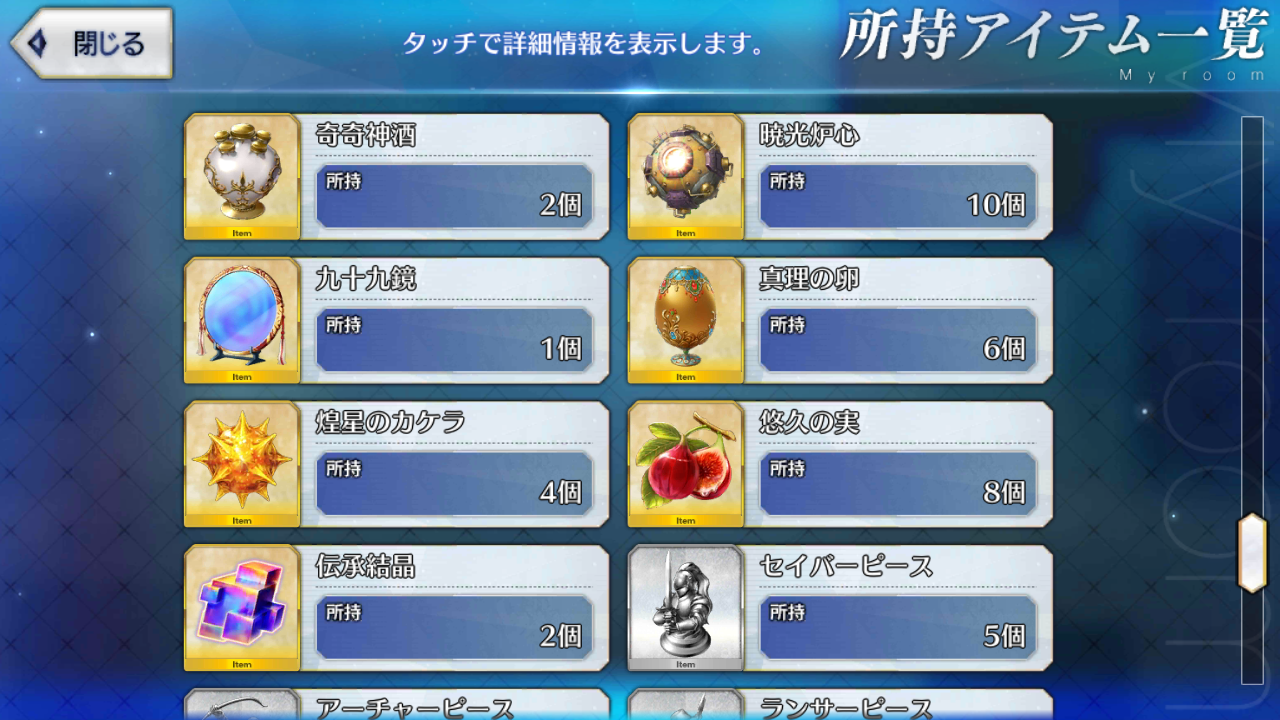1280x720 pixels.
Task: Tap the セイバーピース silver statue icon
Action: pyautogui.click(x=685, y=608)
